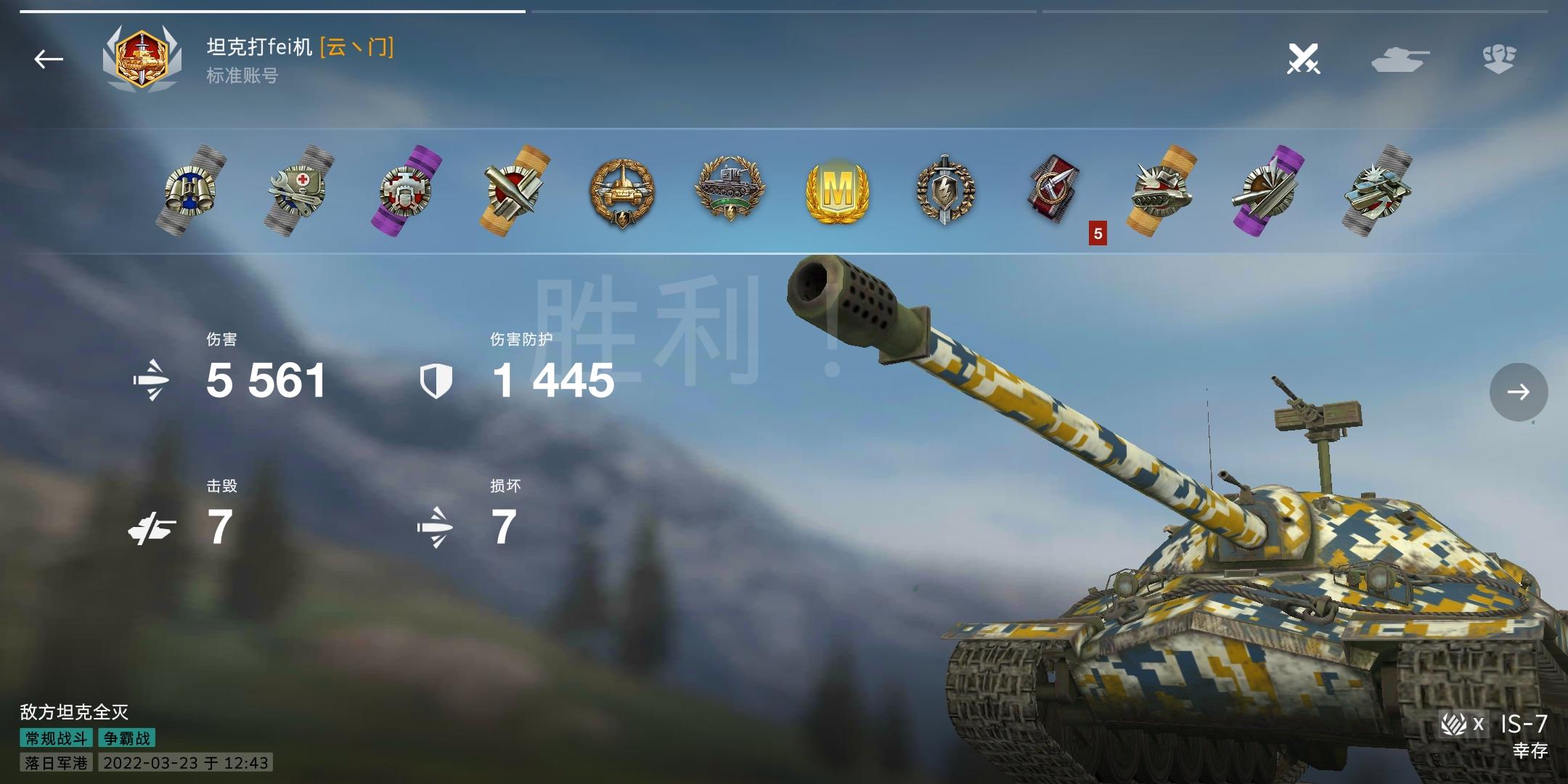The image size is (1568, 784).
Task: Click the damage arrow icon beside 5 561
Action: (x=152, y=381)
